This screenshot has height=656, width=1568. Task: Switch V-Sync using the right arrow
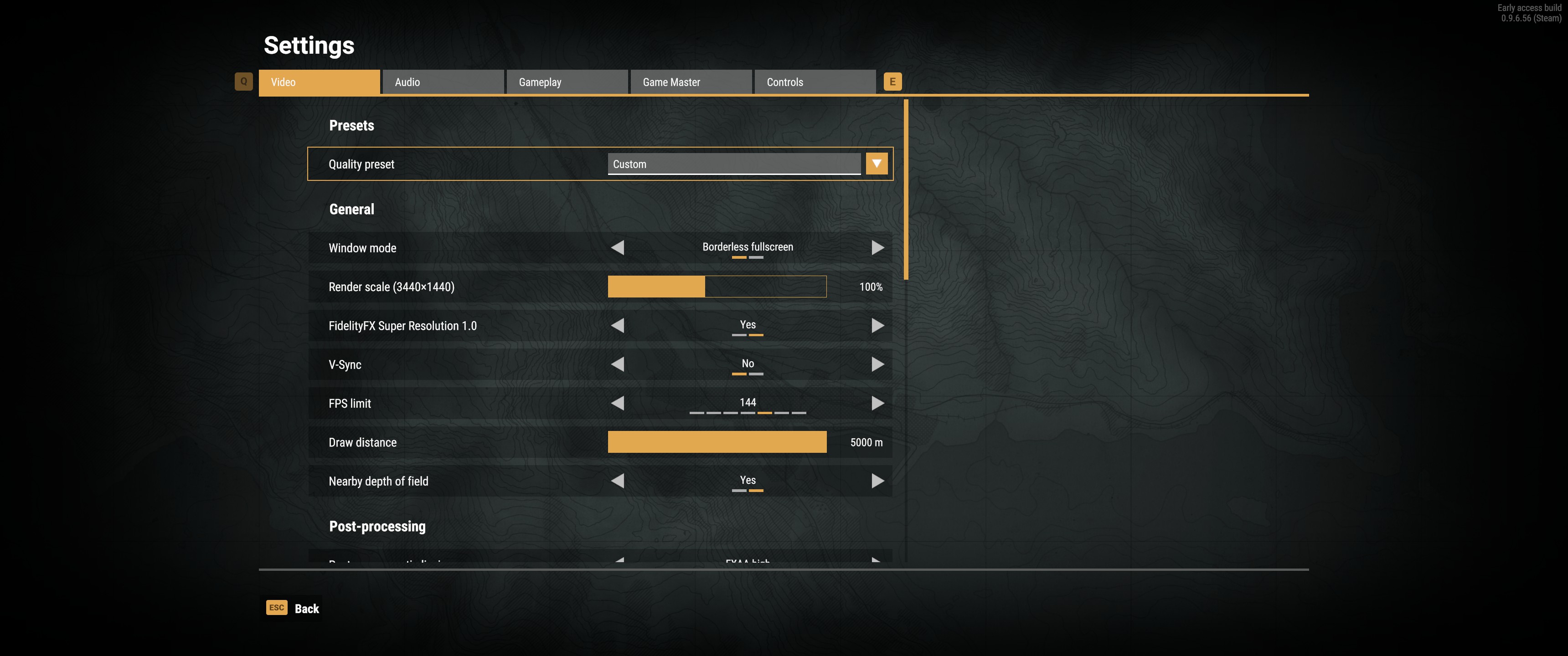click(877, 364)
